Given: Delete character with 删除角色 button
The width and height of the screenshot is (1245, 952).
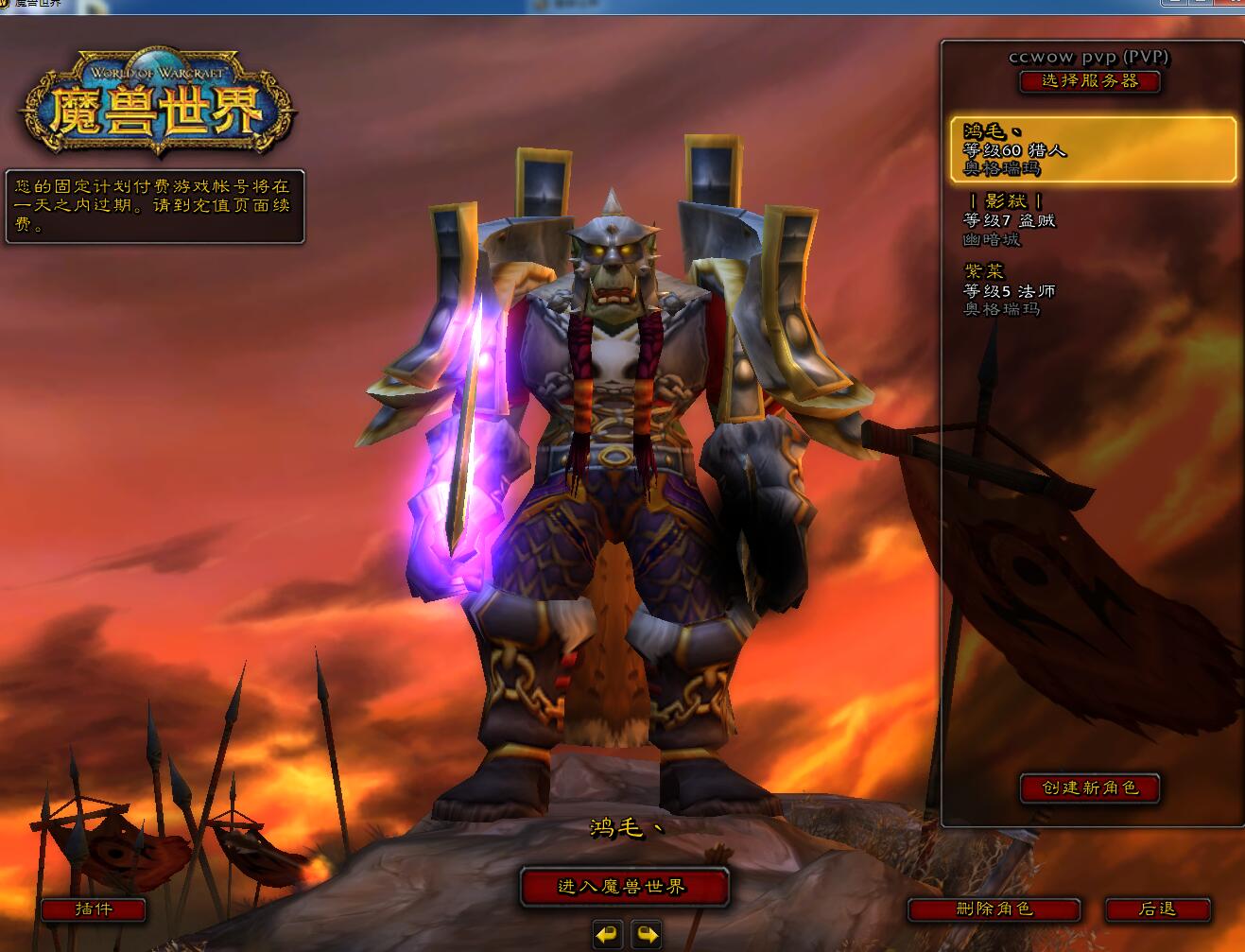Looking at the screenshot, I should tap(994, 909).
